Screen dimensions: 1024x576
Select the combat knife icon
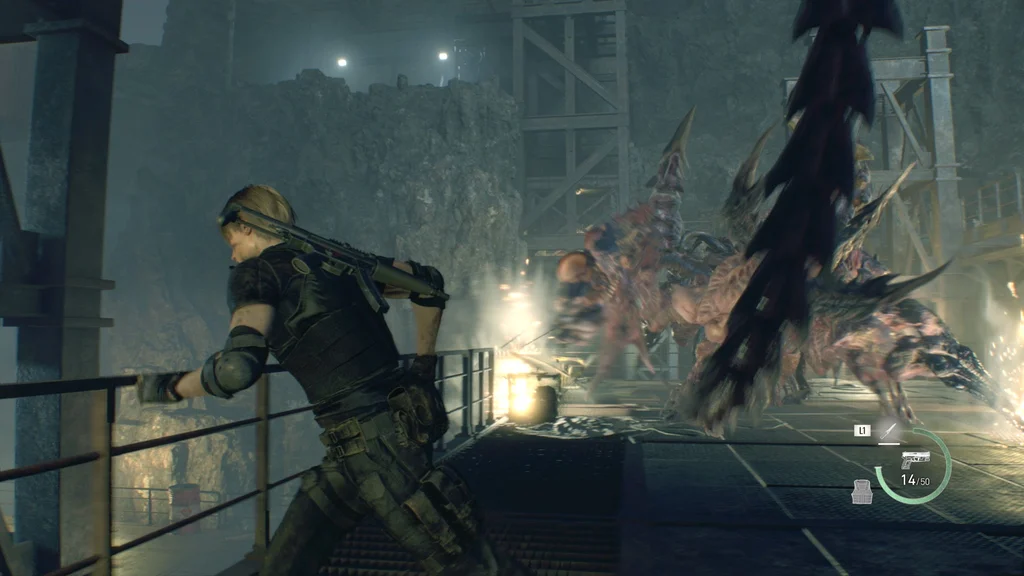click(887, 433)
